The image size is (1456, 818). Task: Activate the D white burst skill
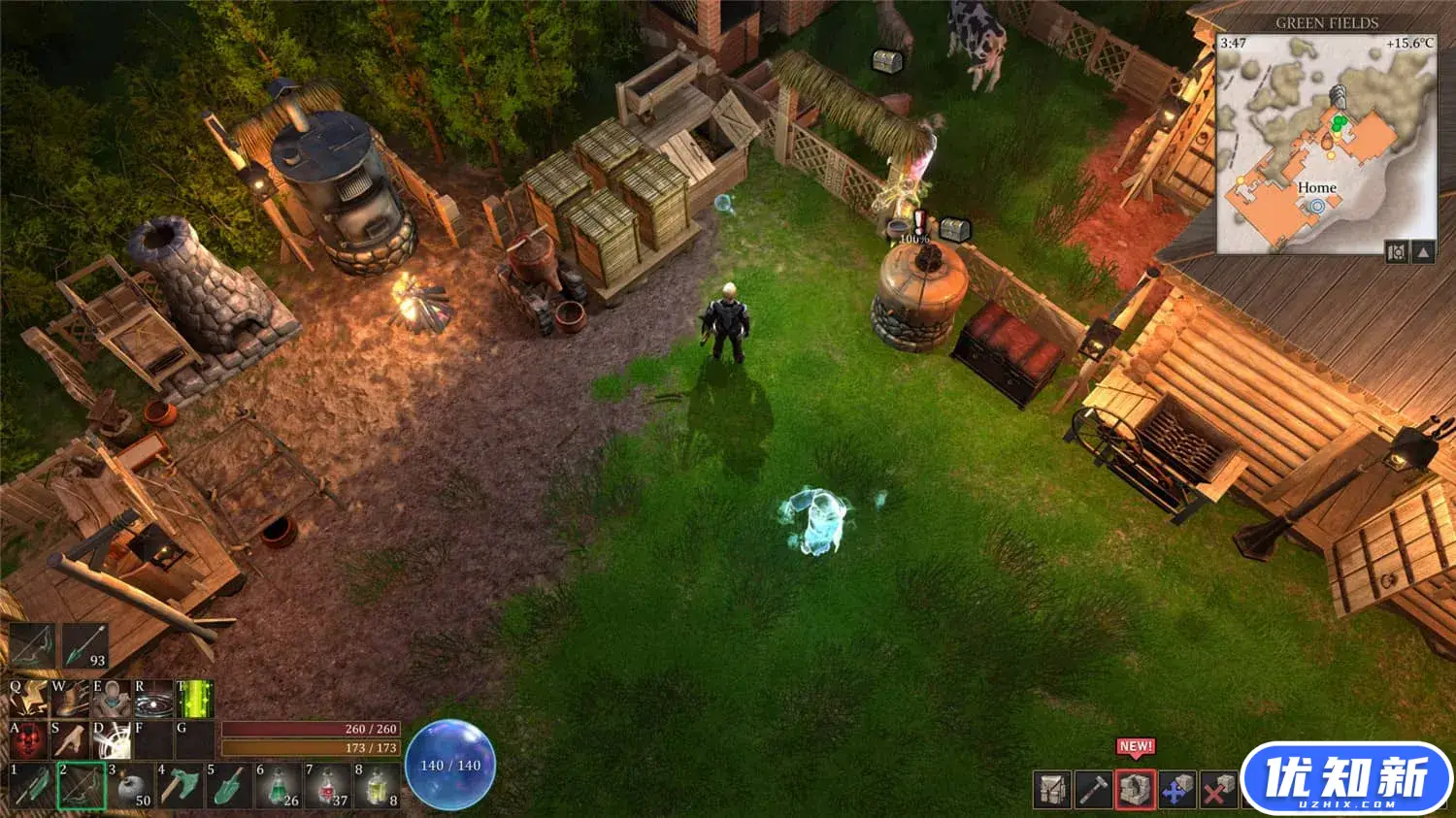112,740
